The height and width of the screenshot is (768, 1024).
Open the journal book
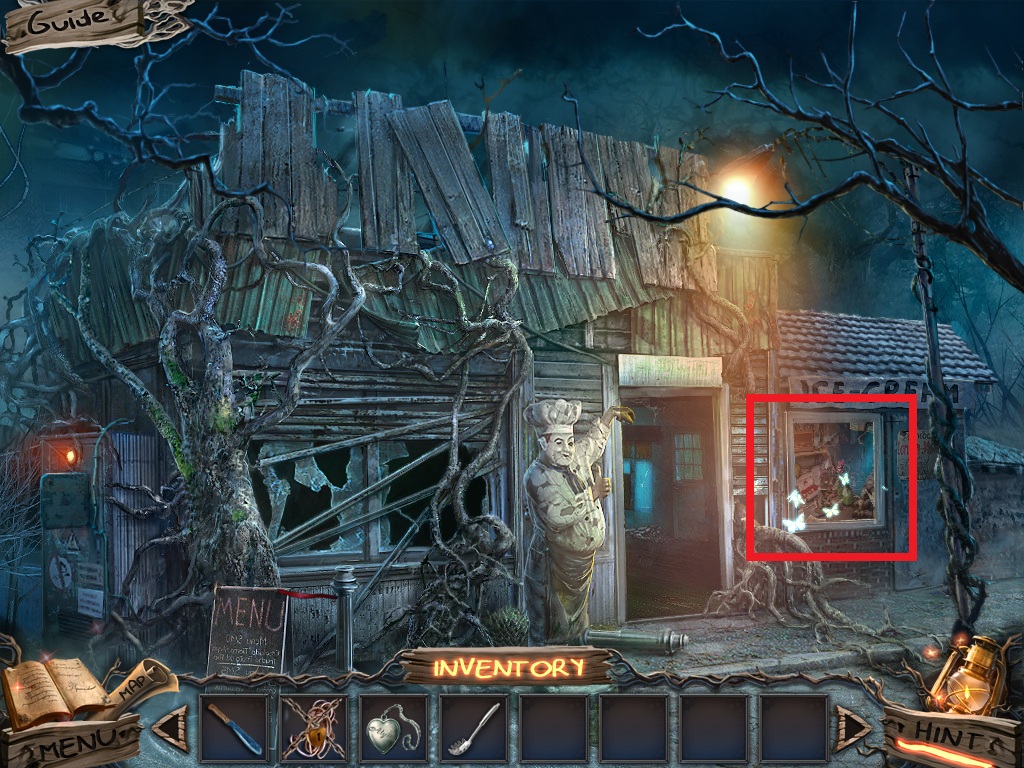coord(50,688)
